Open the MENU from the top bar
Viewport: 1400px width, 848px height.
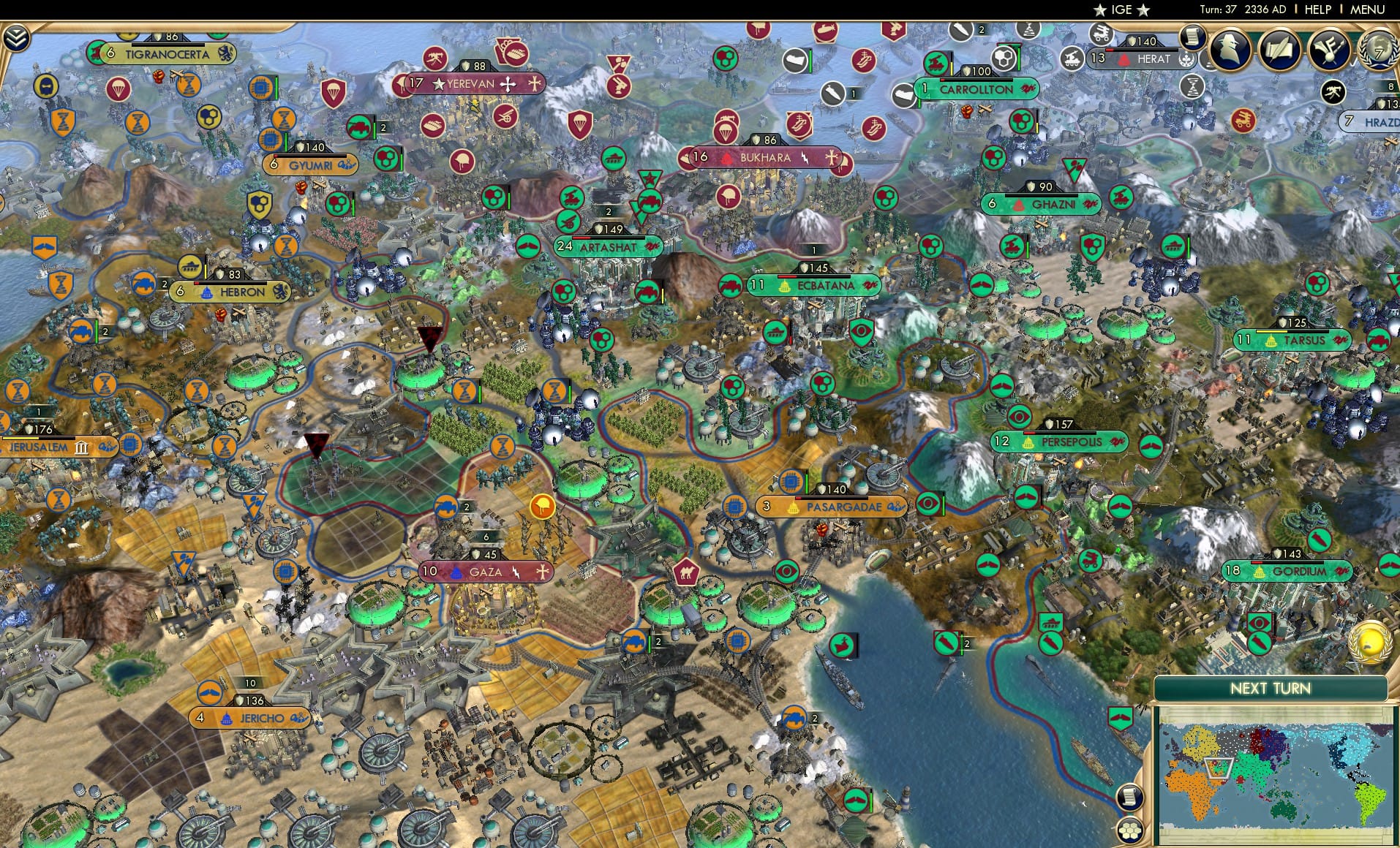coord(1367,10)
